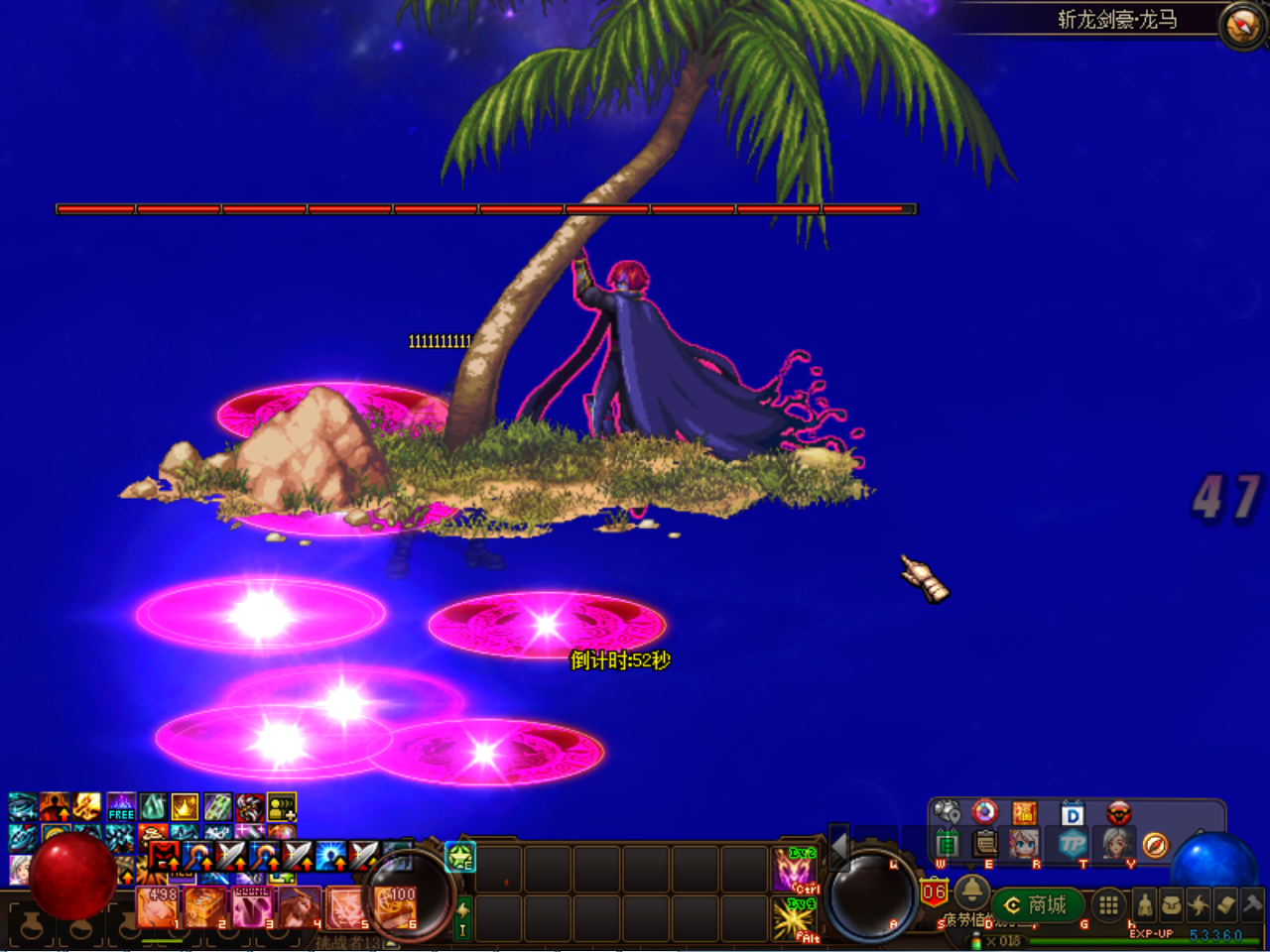Open the clipboard quest log icon labeled E
This screenshot has width=1270, height=952.
[x=983, y=845]
